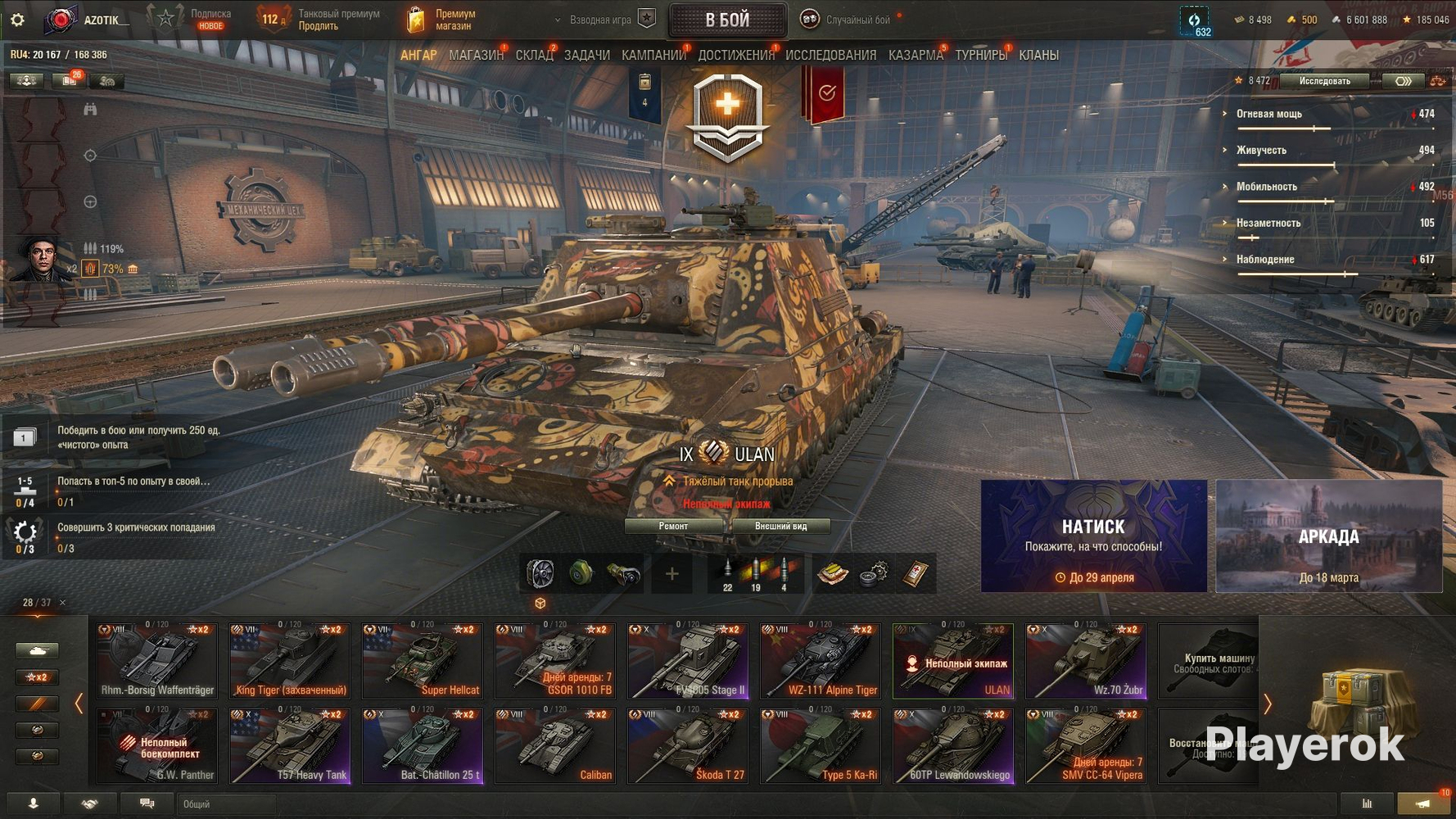Click the Исследовать button

tap(1324, 80)
